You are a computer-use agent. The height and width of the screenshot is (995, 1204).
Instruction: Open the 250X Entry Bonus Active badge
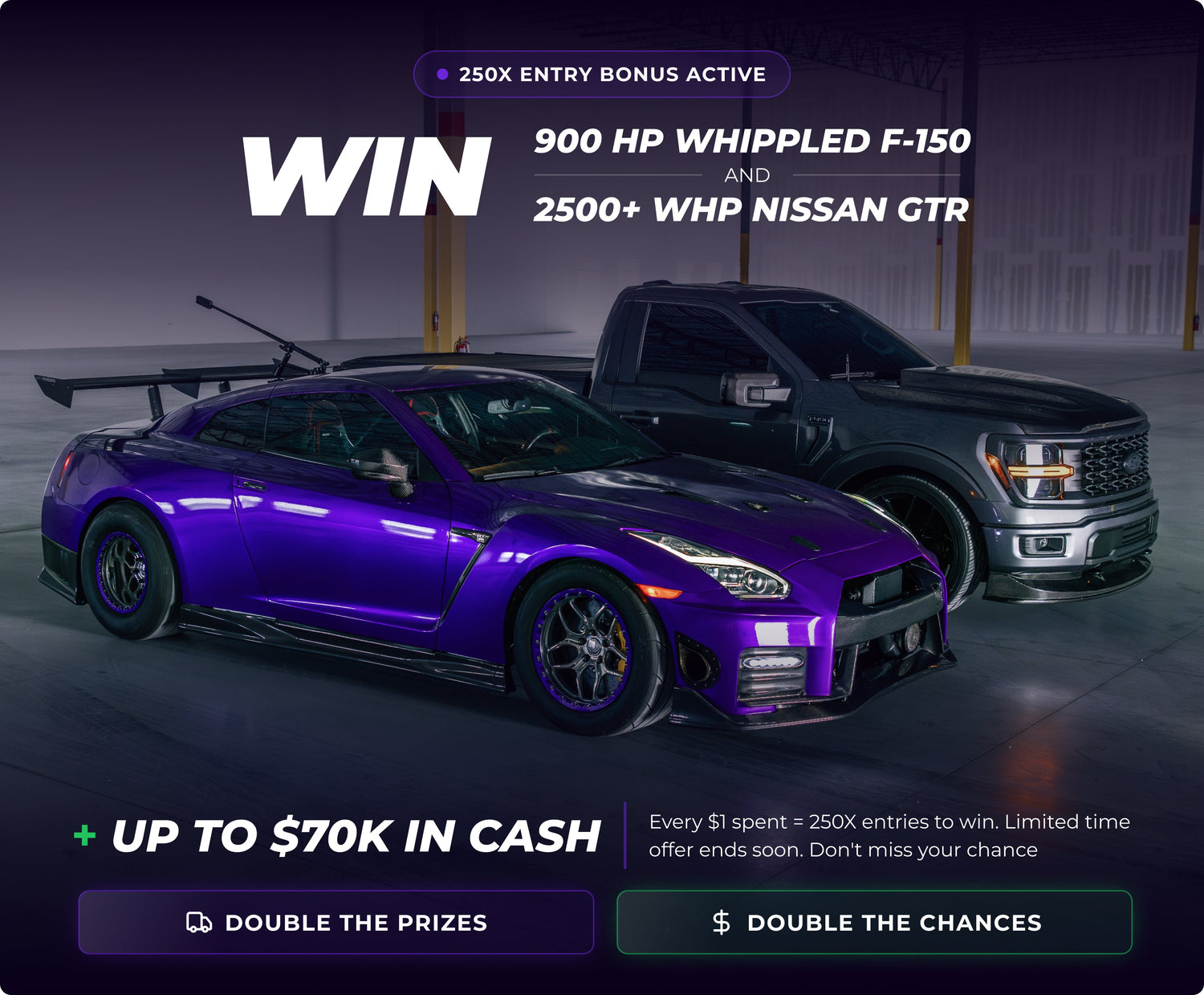click(x=602, y=75)
